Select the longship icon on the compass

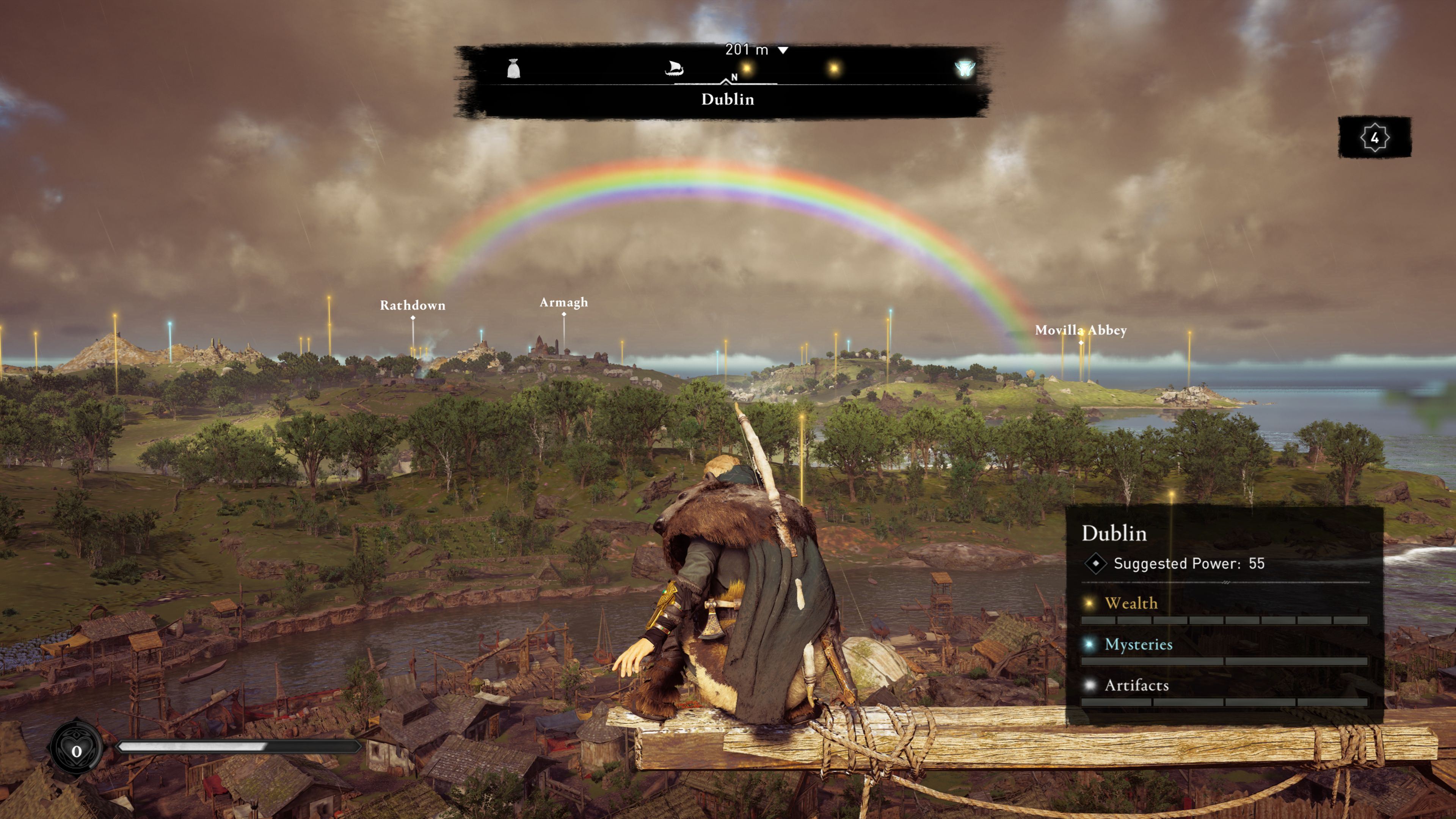(x=674, y=69)
